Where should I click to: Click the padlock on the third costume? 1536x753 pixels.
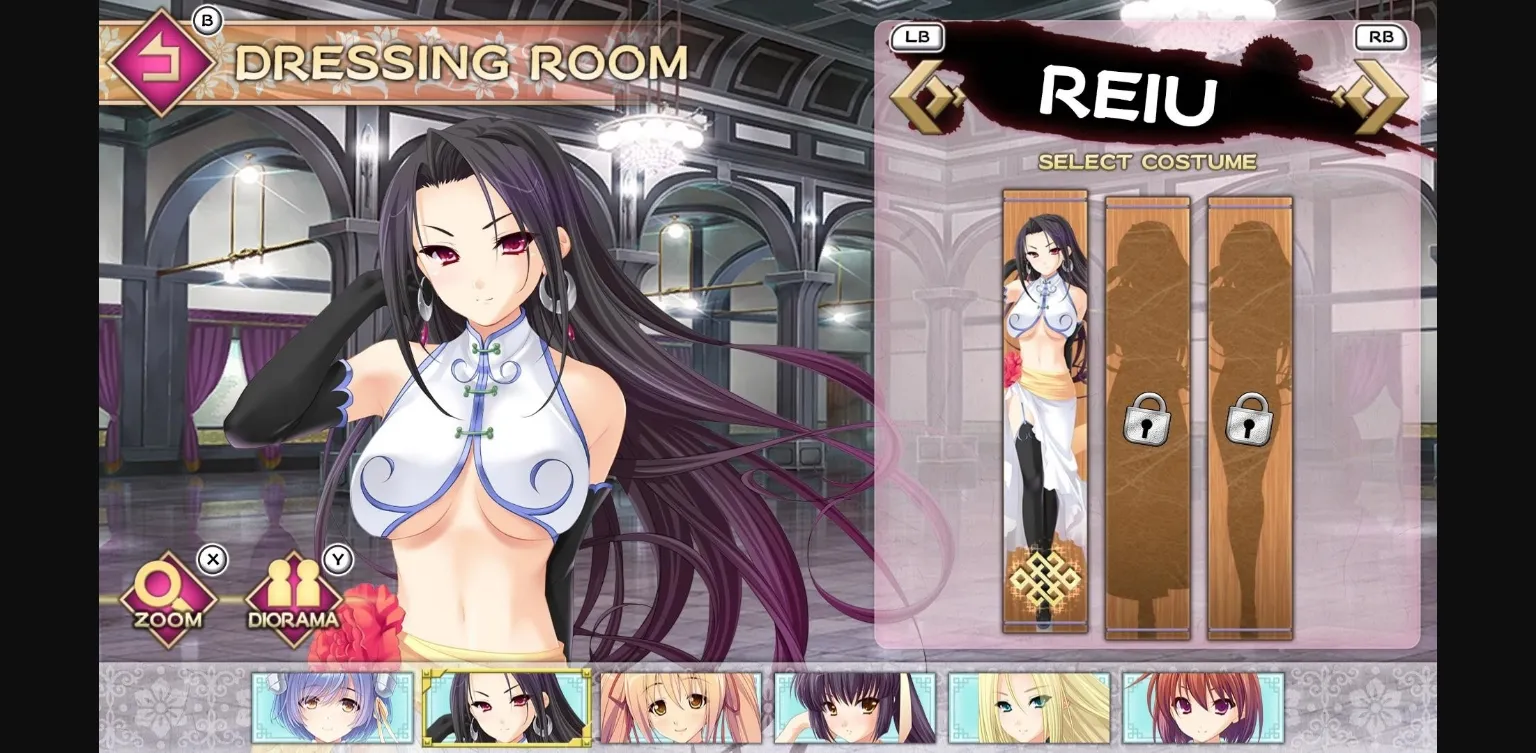click(x=1250, y=421)
